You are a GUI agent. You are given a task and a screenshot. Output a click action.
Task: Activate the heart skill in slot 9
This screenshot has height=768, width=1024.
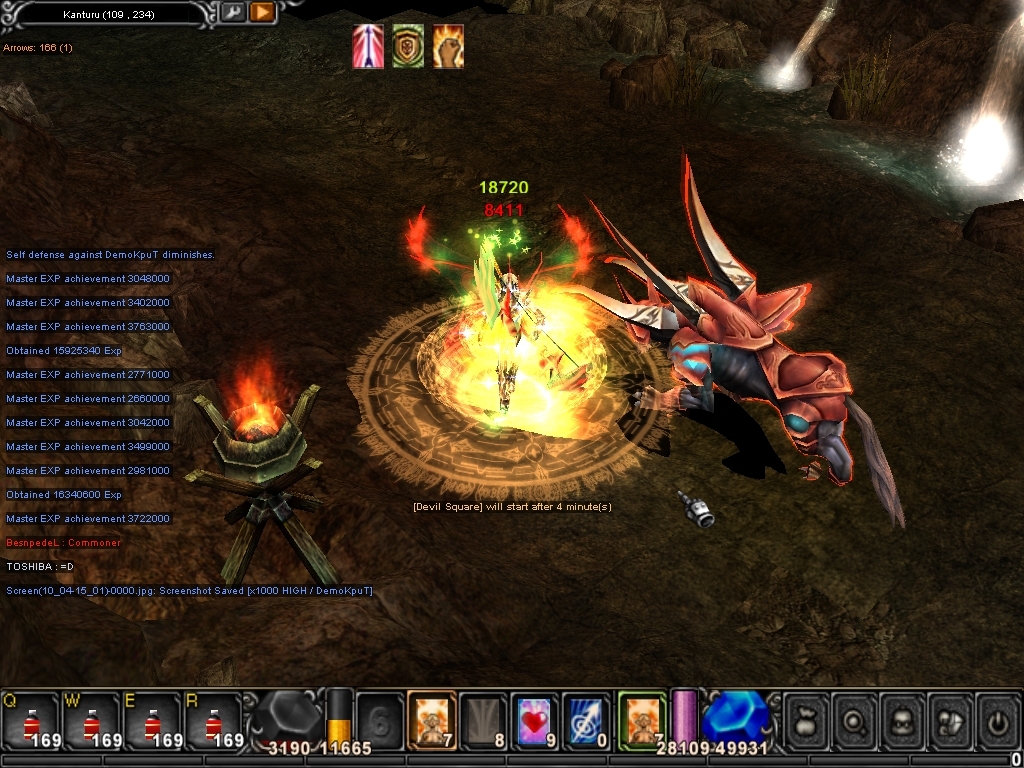pyautogui.click(x=535, y=720)
